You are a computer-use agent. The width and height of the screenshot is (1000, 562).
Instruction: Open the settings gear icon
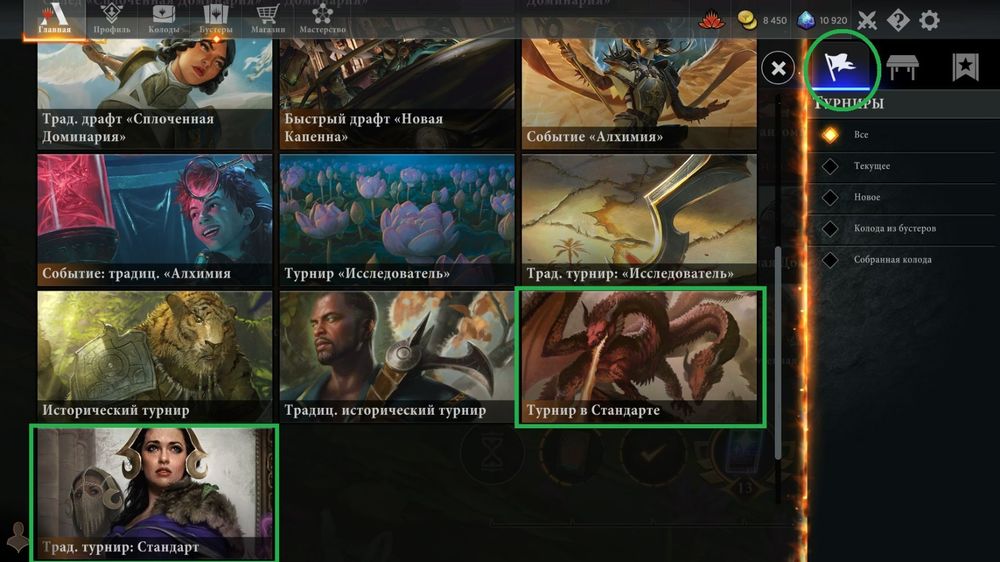point(929,20)
